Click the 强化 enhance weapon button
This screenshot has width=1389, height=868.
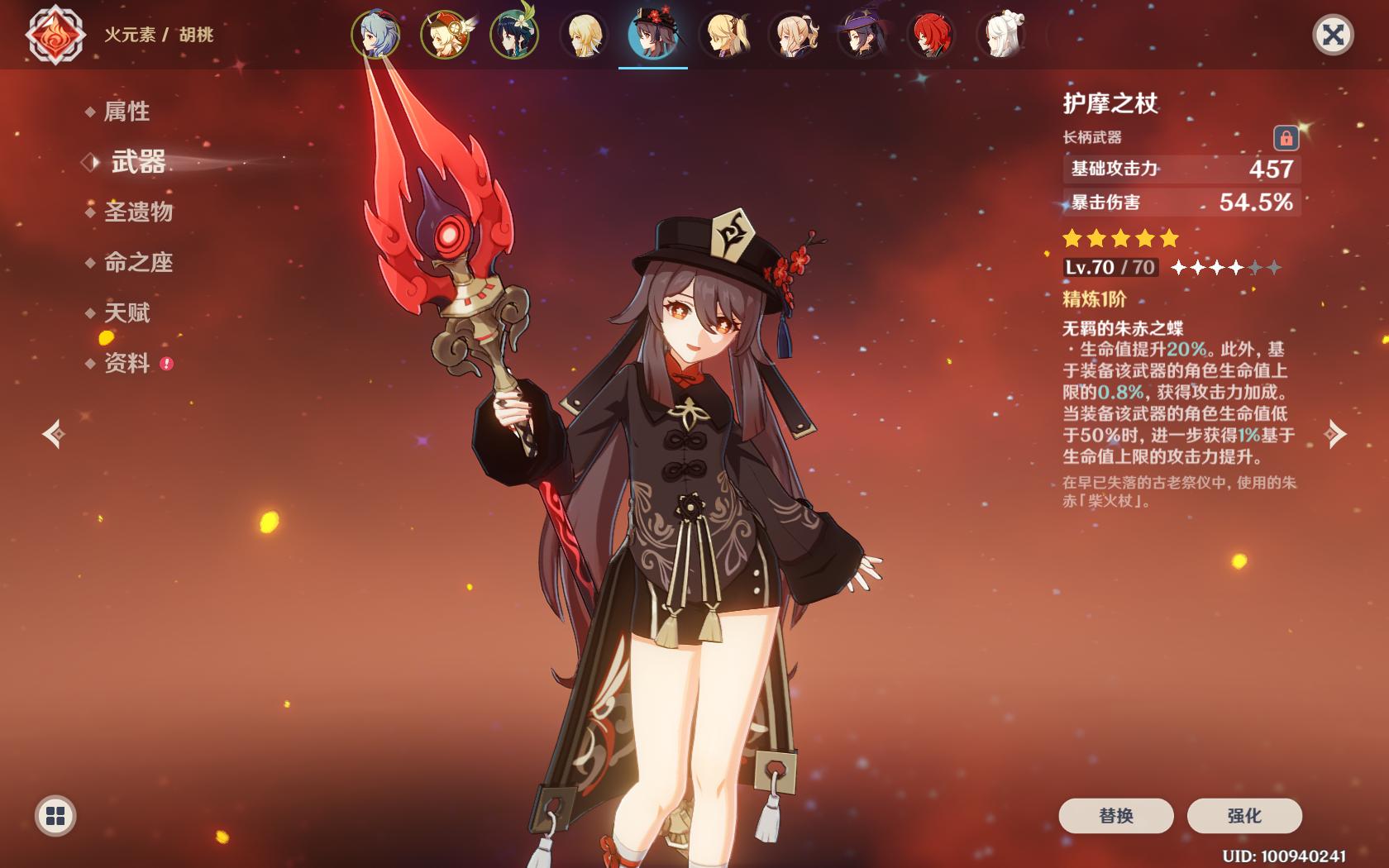click(1243, 816)
